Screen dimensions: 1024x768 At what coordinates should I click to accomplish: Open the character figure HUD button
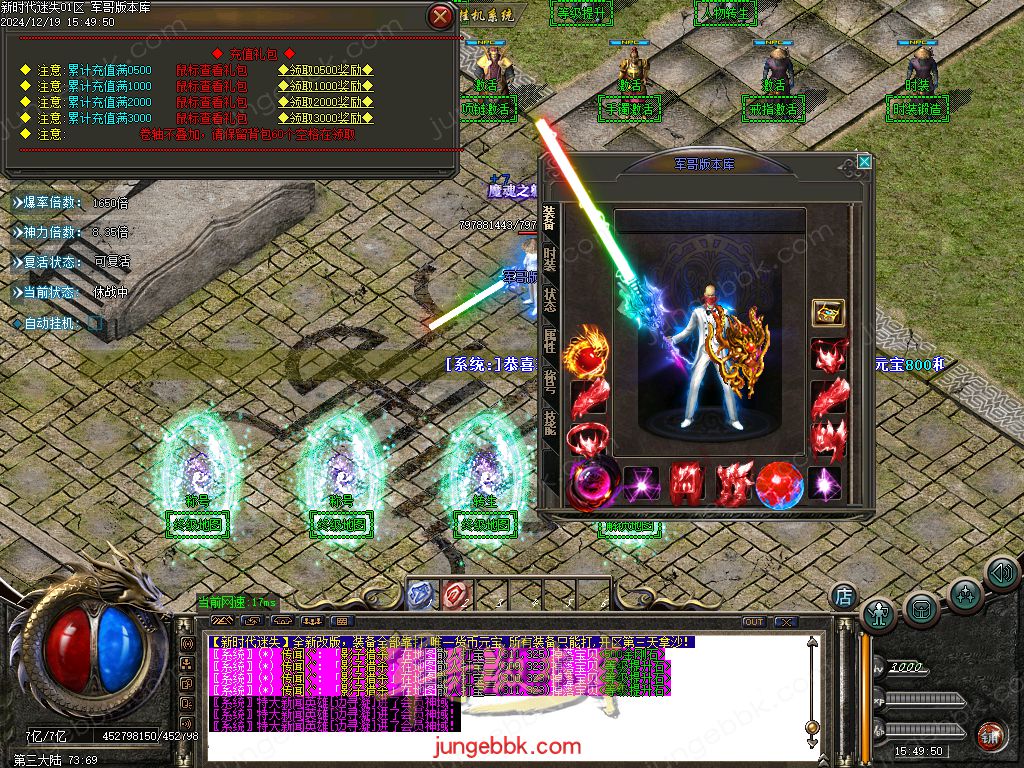[879, 615]
